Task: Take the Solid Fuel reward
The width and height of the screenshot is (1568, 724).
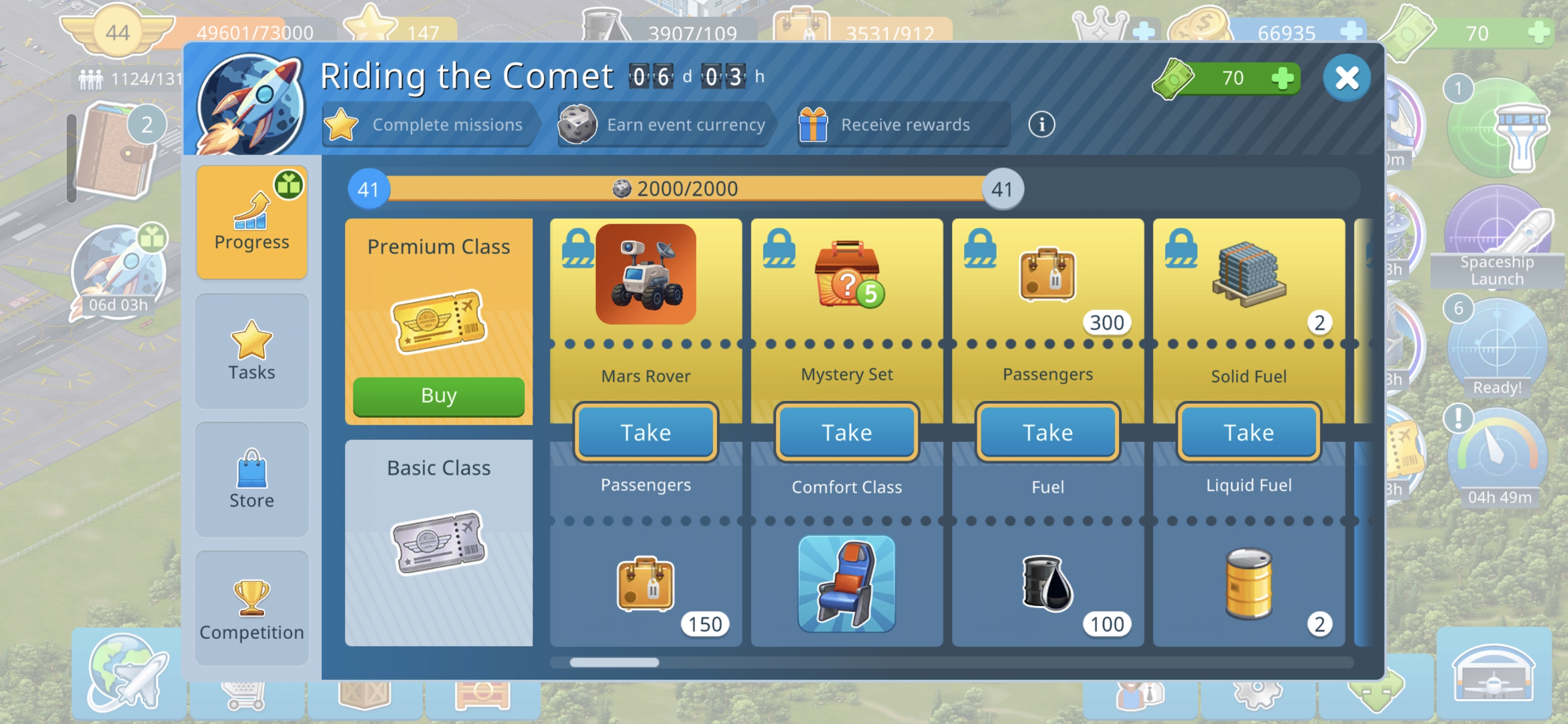Action: 1248,432
